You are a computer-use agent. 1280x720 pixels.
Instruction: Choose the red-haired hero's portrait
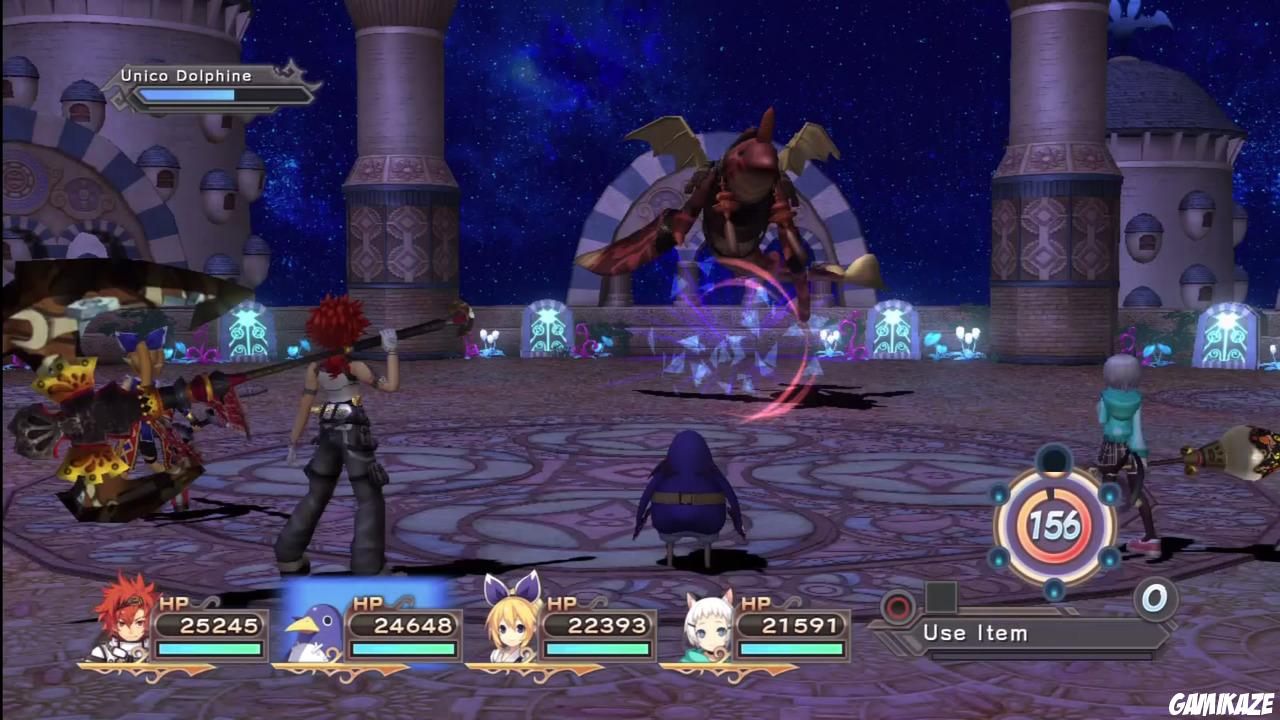pos(123,618)
